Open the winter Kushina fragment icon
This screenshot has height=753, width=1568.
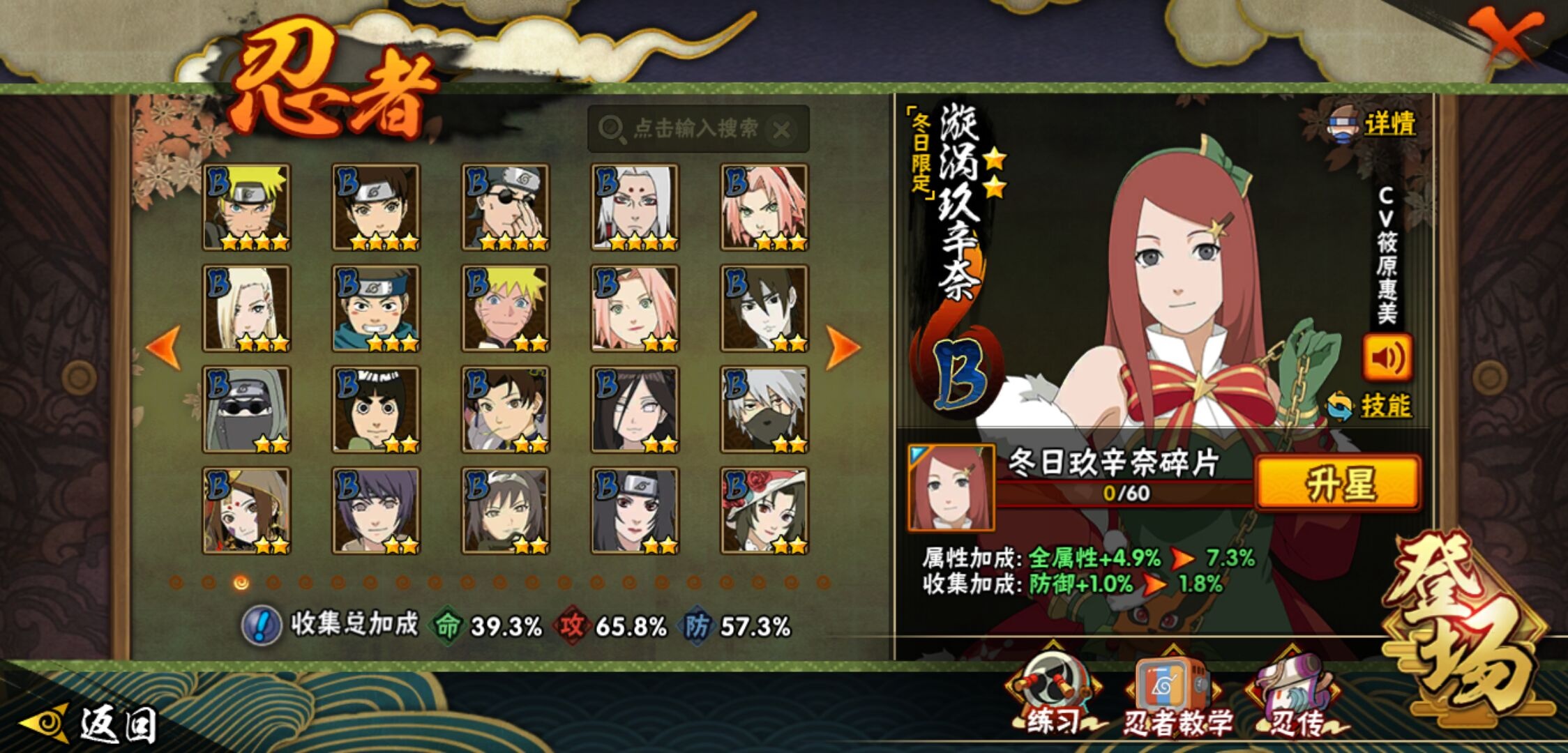[x=951, y=487]
